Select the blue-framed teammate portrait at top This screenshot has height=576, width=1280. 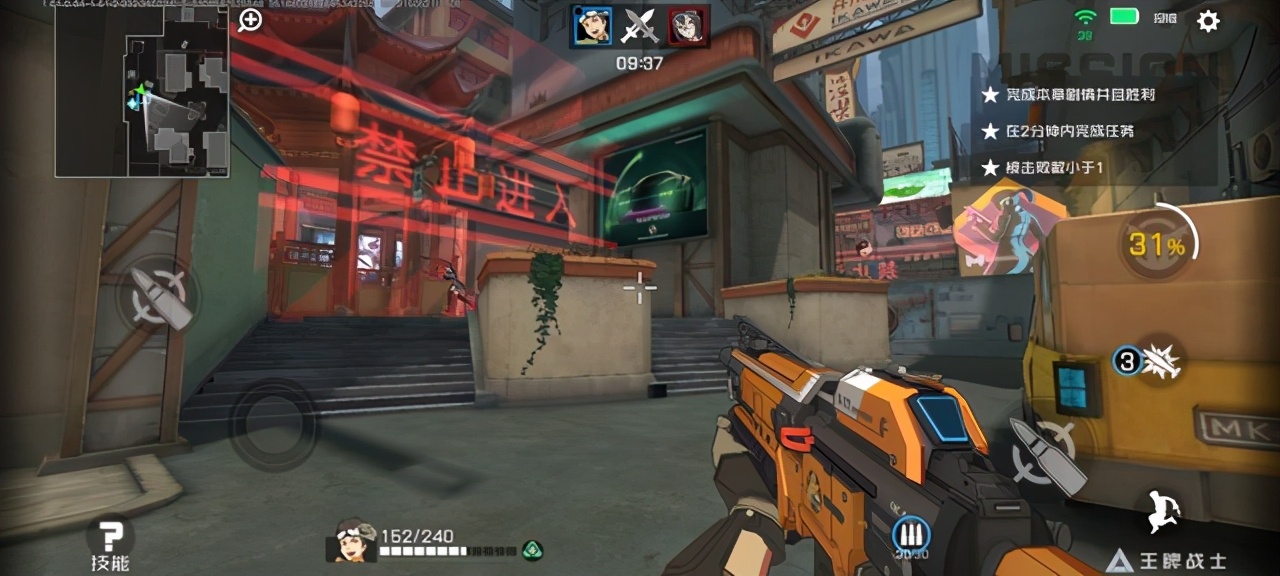click(591, 26)
